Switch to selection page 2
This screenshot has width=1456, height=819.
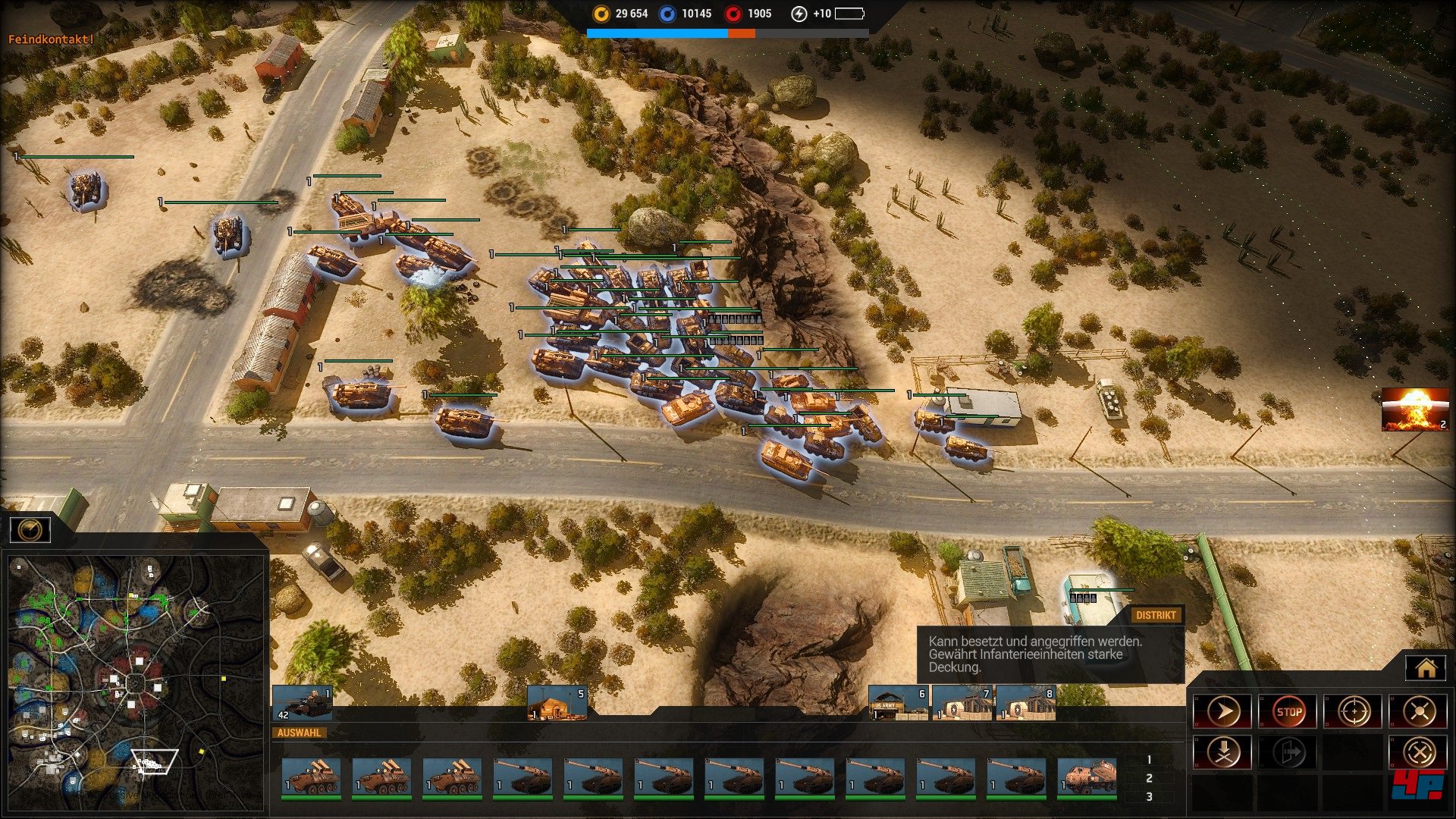[x=1149, y=778]
